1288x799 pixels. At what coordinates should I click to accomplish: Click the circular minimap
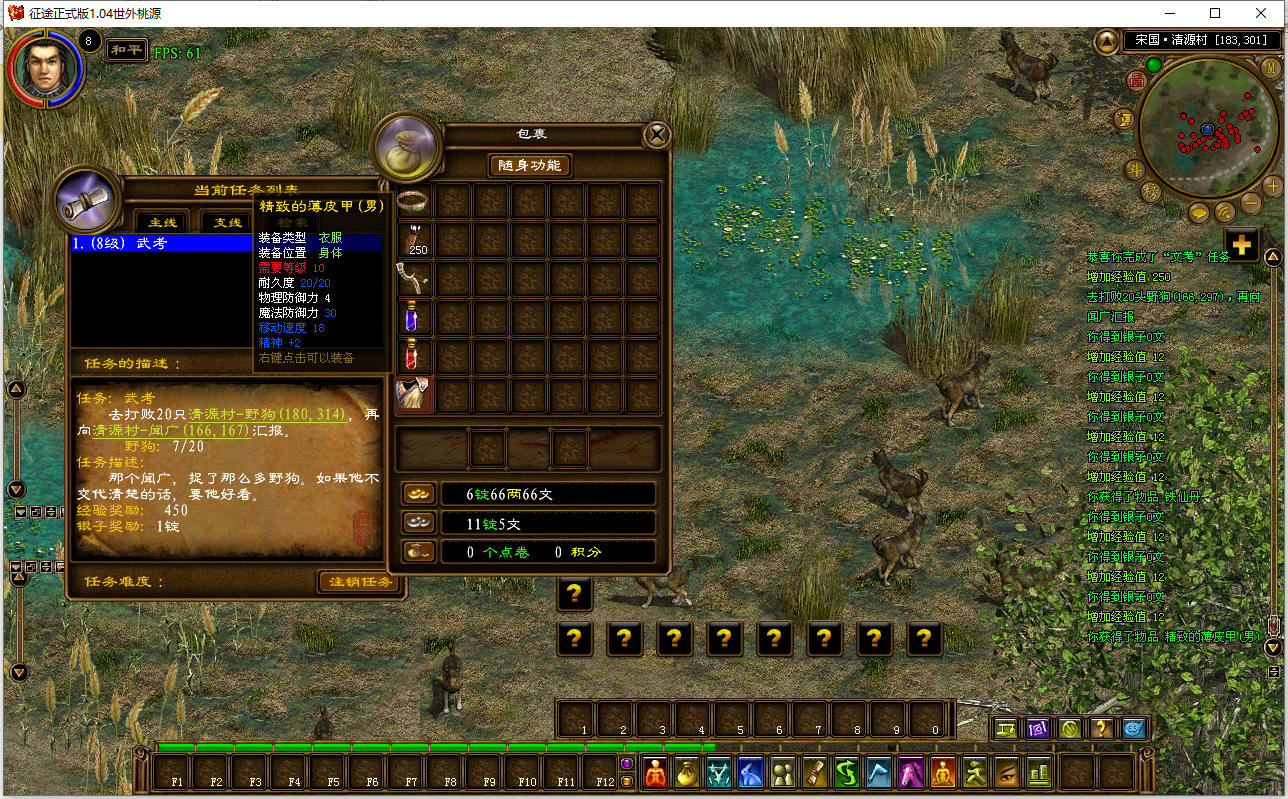tap(1207, 130)
